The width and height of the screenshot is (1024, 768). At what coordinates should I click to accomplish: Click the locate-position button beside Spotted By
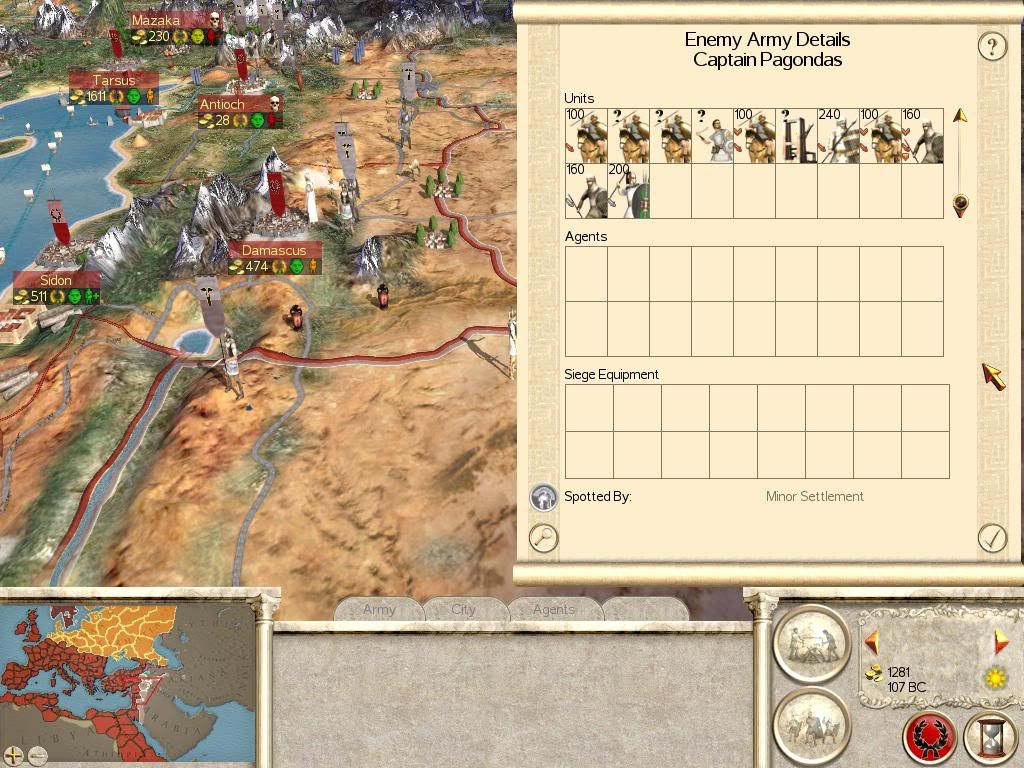543,496
